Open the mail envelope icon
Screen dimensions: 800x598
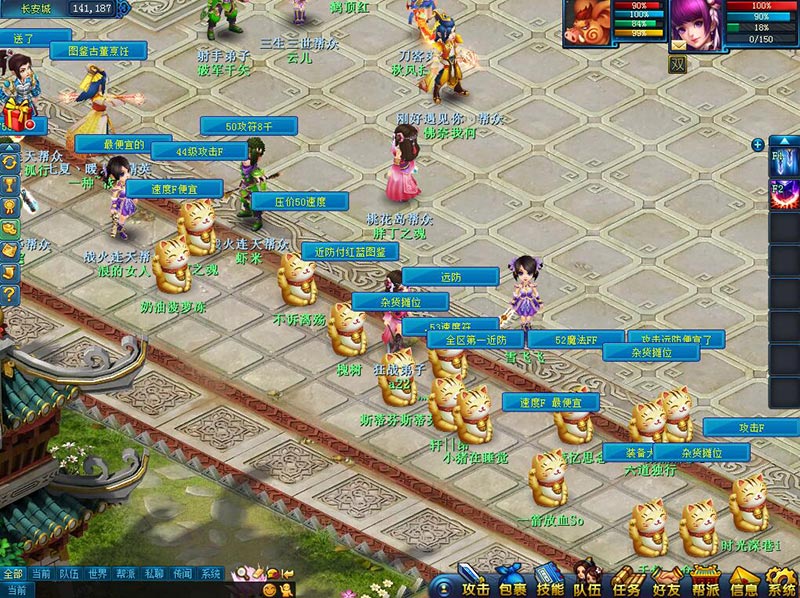(679, 45)
